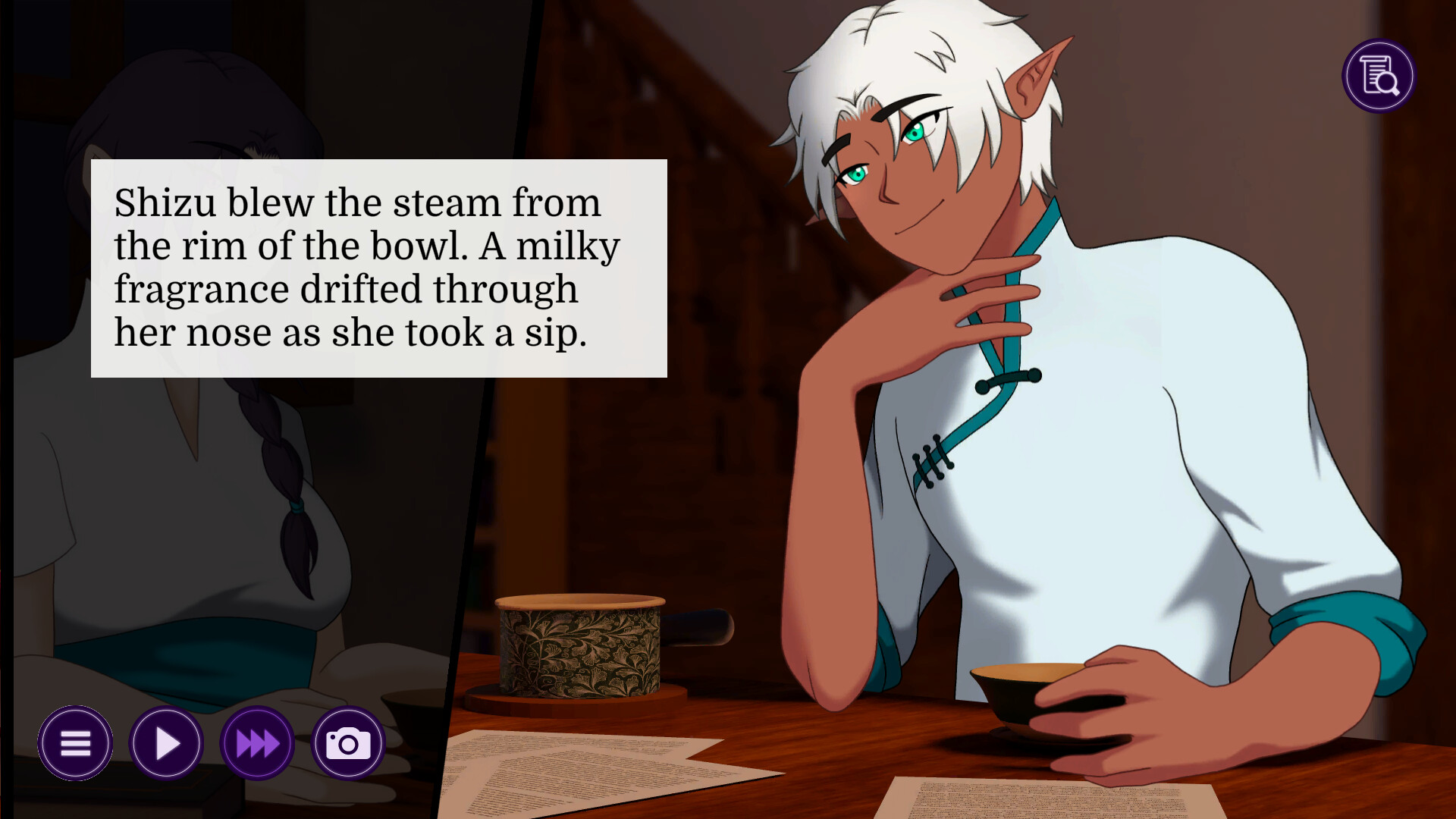Advance the story by clicking the narration box
1456x819 pixels.
point(379,267)
